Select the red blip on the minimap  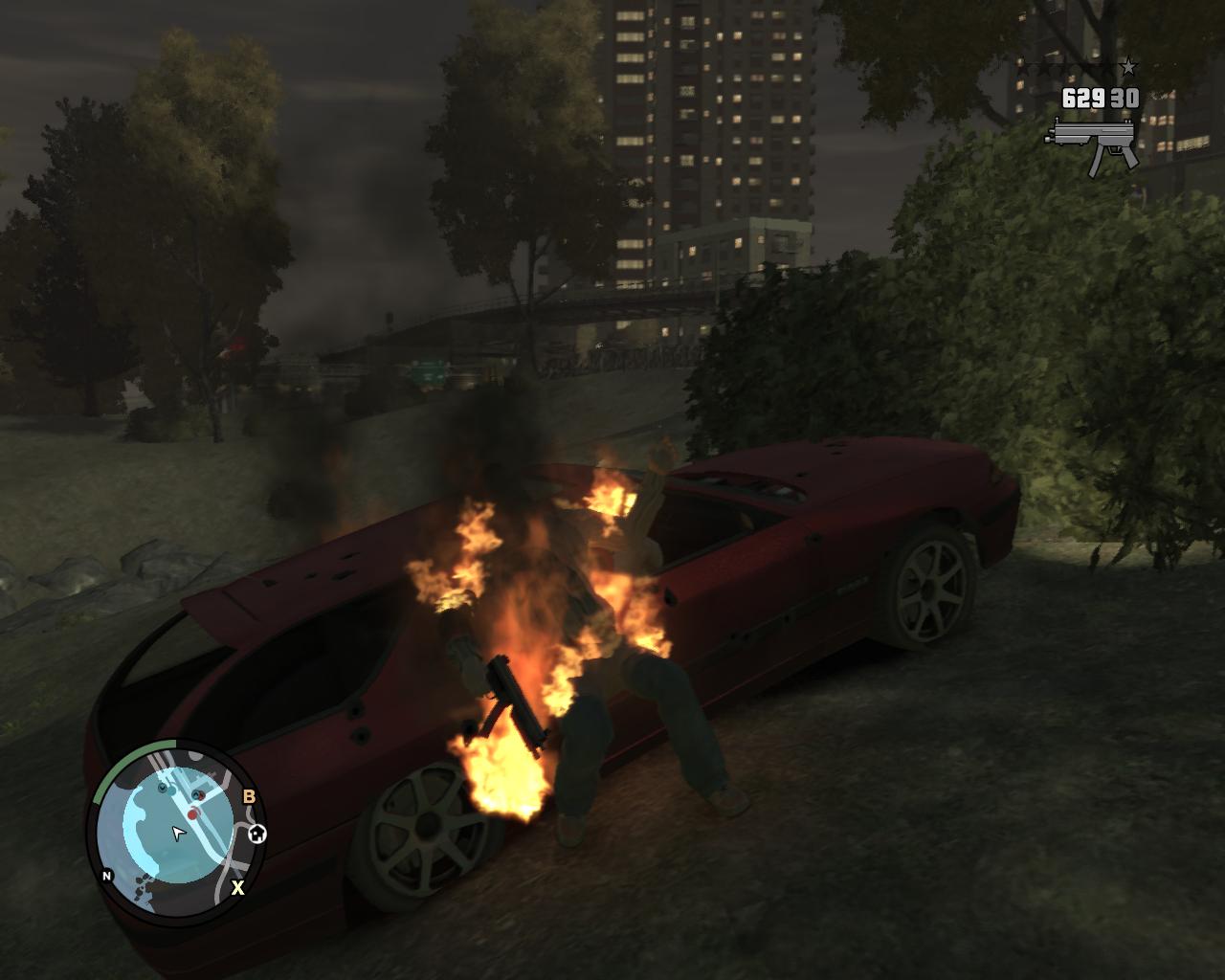[x=192, y=814]
